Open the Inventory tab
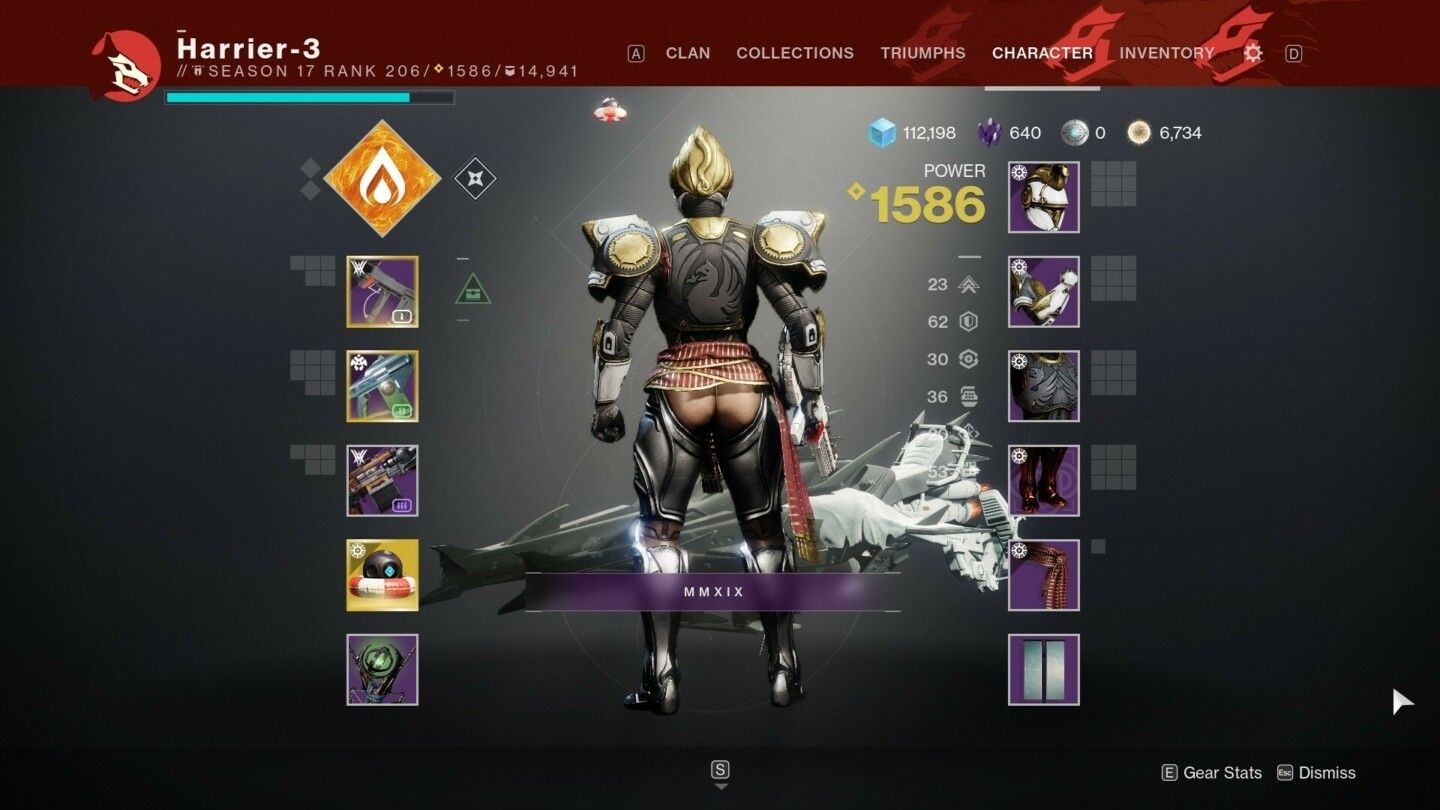The width and height of the screenshot is (1440, 810). point(1167,53)
